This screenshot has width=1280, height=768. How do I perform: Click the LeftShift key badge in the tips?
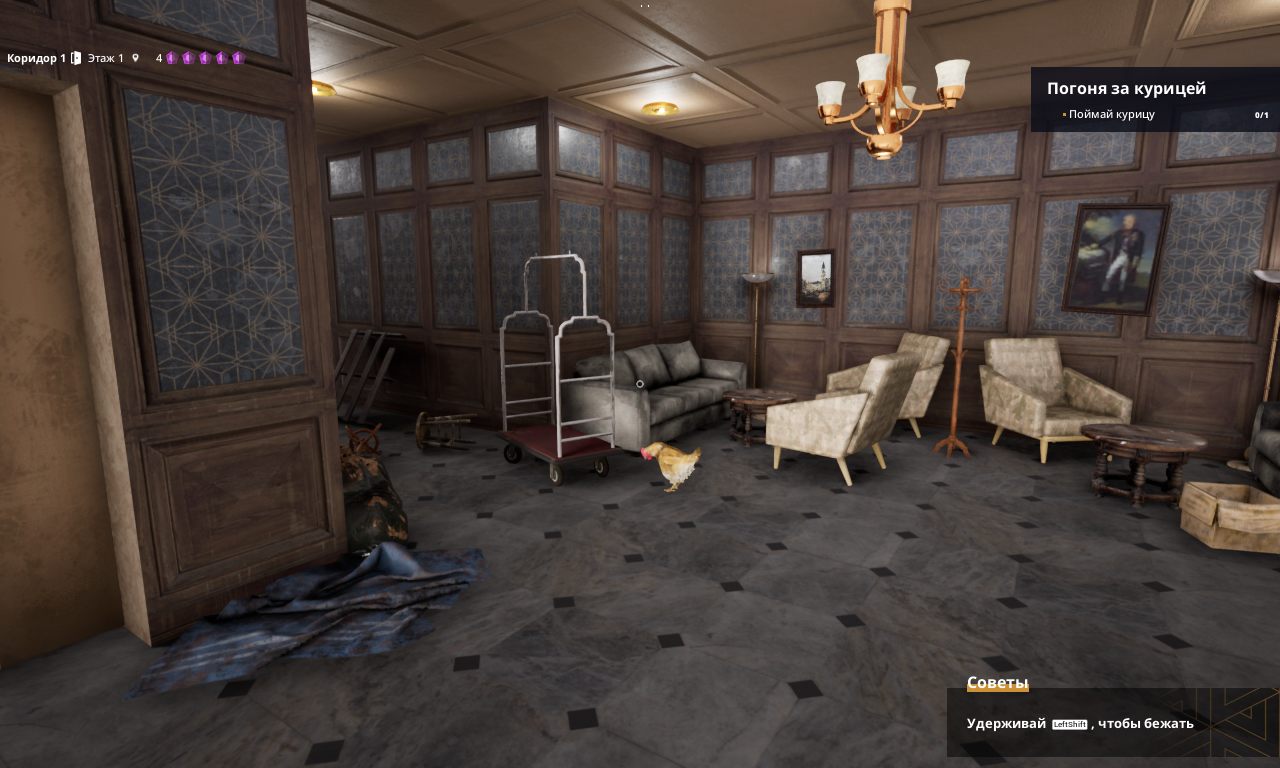[1070, 723]
